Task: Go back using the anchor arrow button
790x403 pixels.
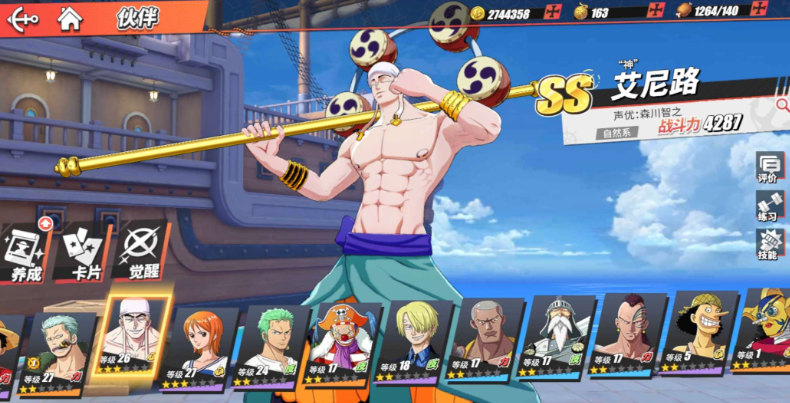Action: click(x=22, y=17)
